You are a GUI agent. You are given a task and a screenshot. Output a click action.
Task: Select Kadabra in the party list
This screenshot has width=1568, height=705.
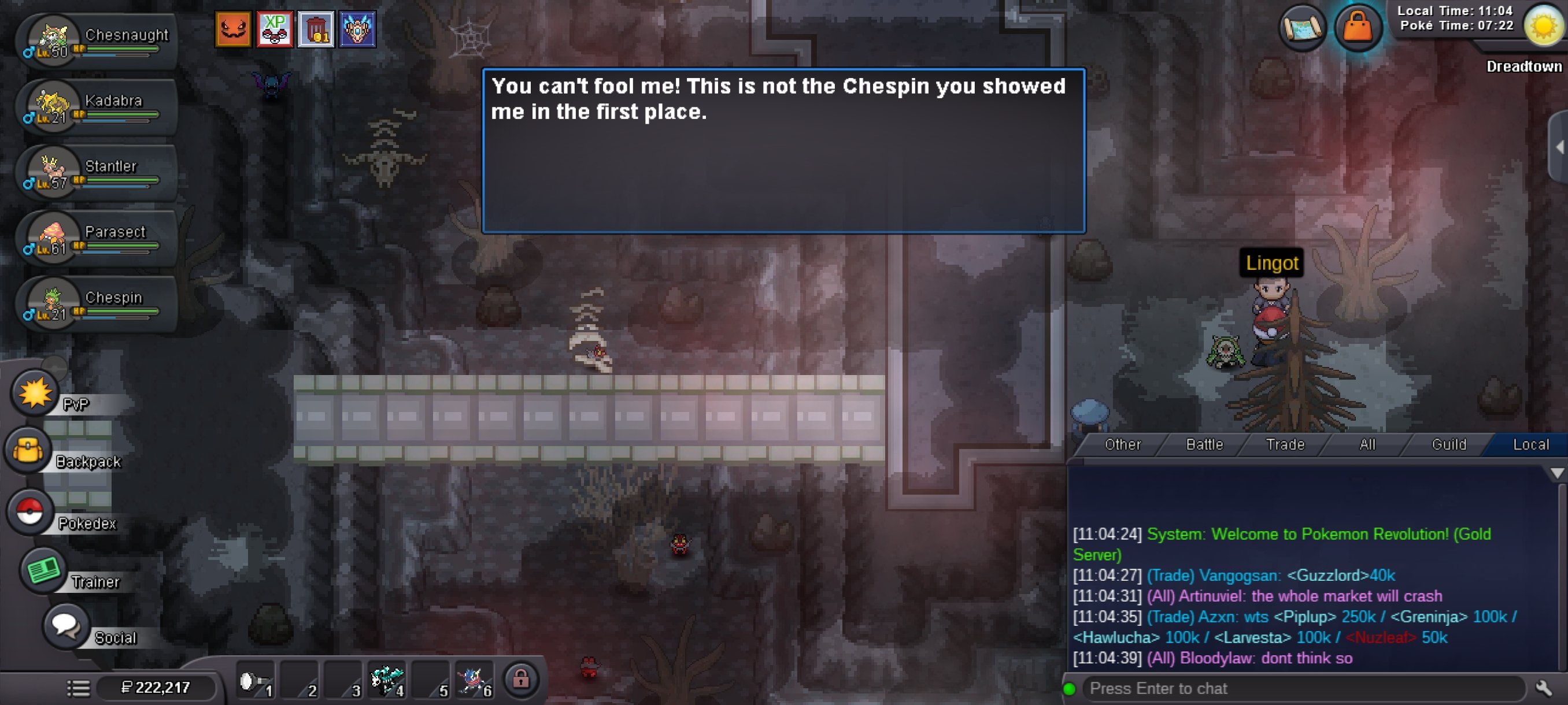point(97,107)
